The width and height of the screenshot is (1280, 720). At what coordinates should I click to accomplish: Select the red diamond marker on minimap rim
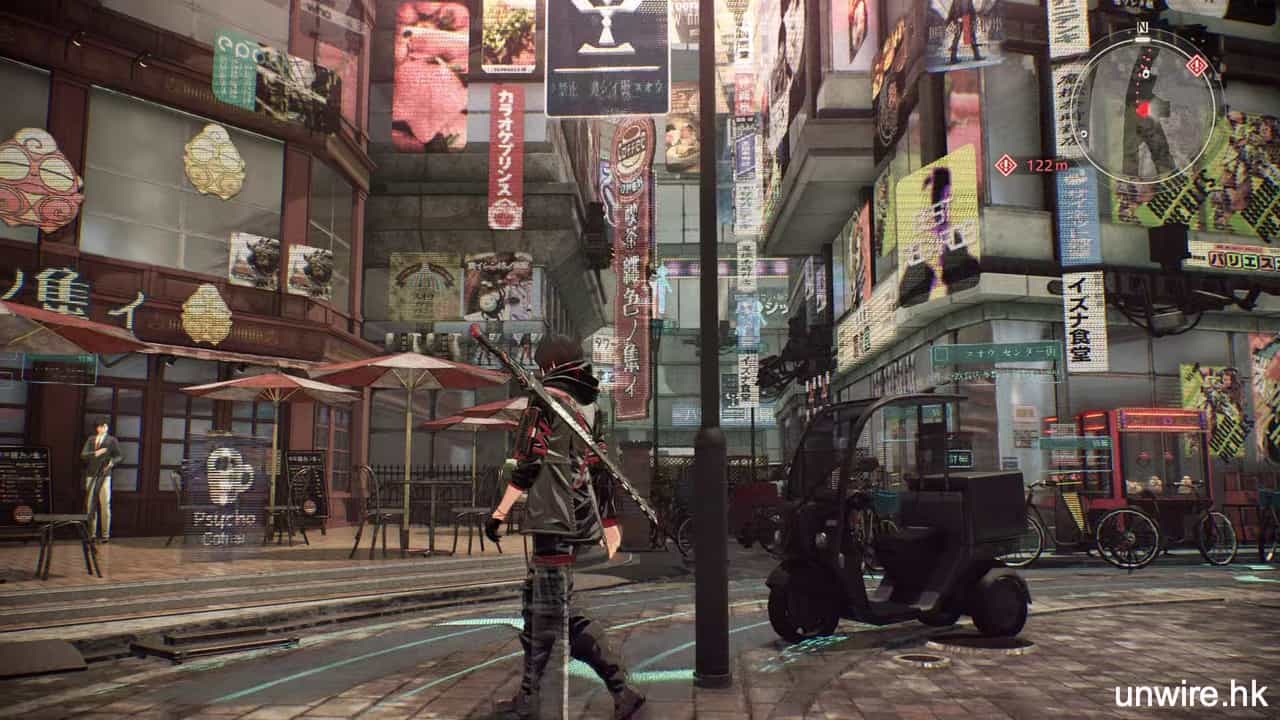1196,65
